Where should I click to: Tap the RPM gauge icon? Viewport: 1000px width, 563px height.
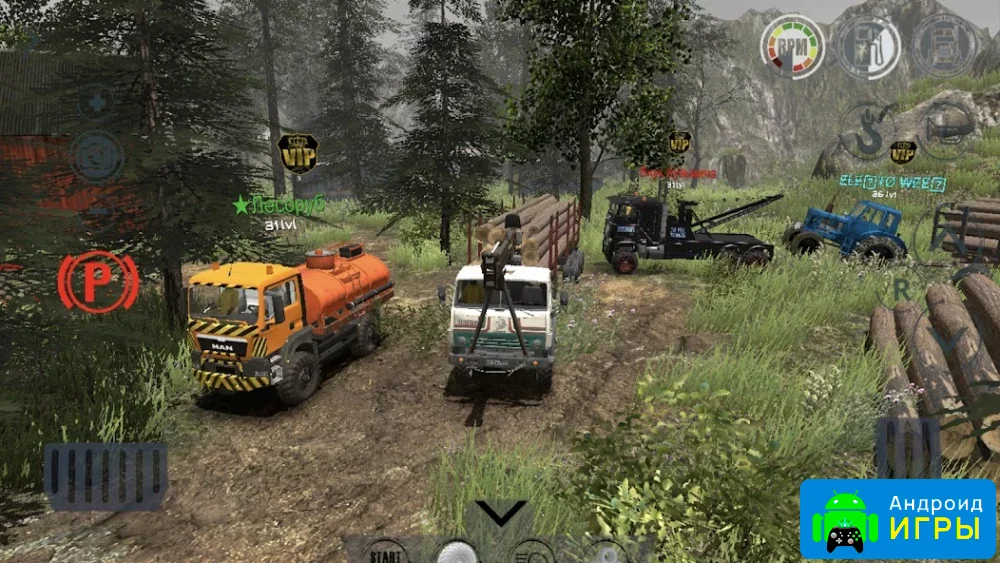click(x=793, y=45)
